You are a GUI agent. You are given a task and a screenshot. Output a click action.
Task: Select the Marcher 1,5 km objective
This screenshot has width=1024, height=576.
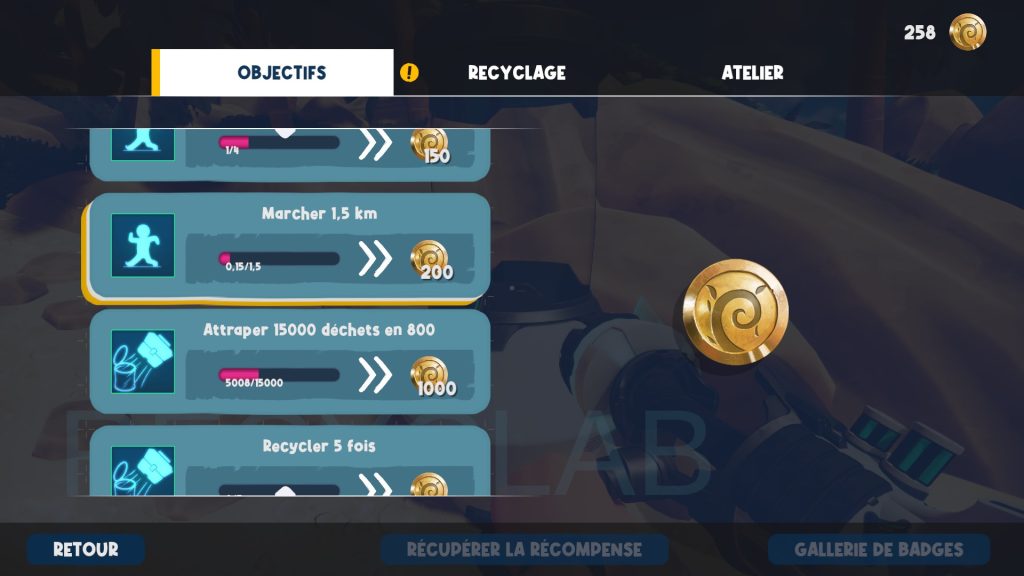coord(289,246)
